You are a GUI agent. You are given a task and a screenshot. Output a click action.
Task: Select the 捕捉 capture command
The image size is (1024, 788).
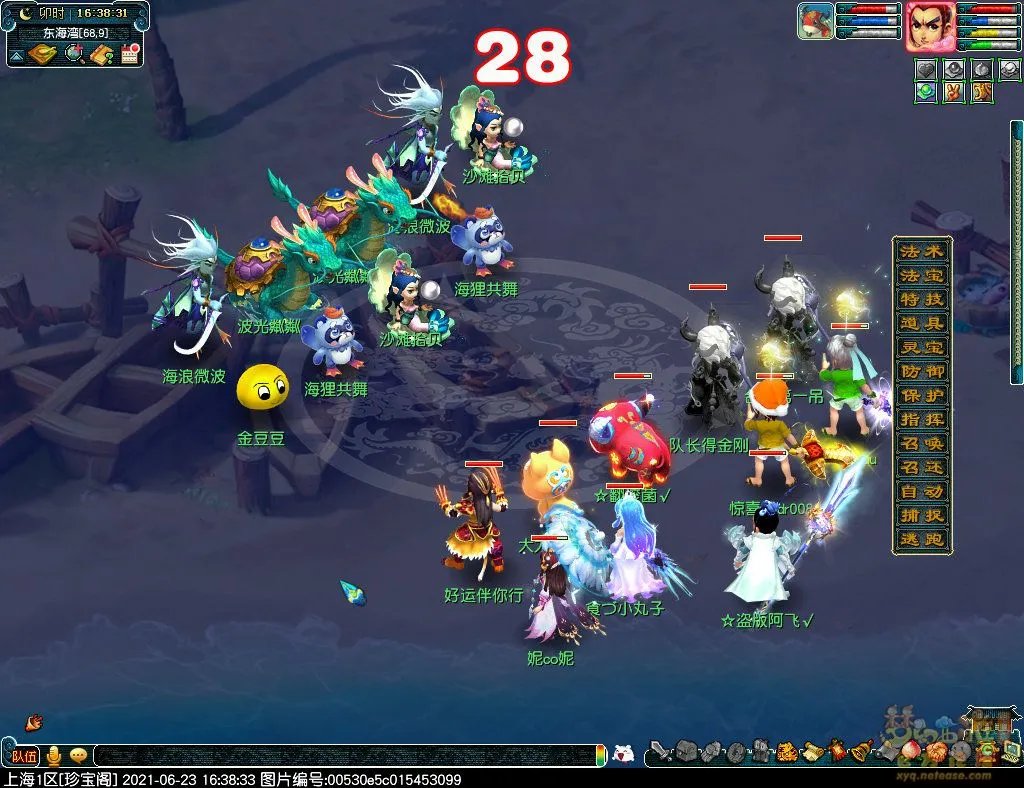tap(921, 515)
